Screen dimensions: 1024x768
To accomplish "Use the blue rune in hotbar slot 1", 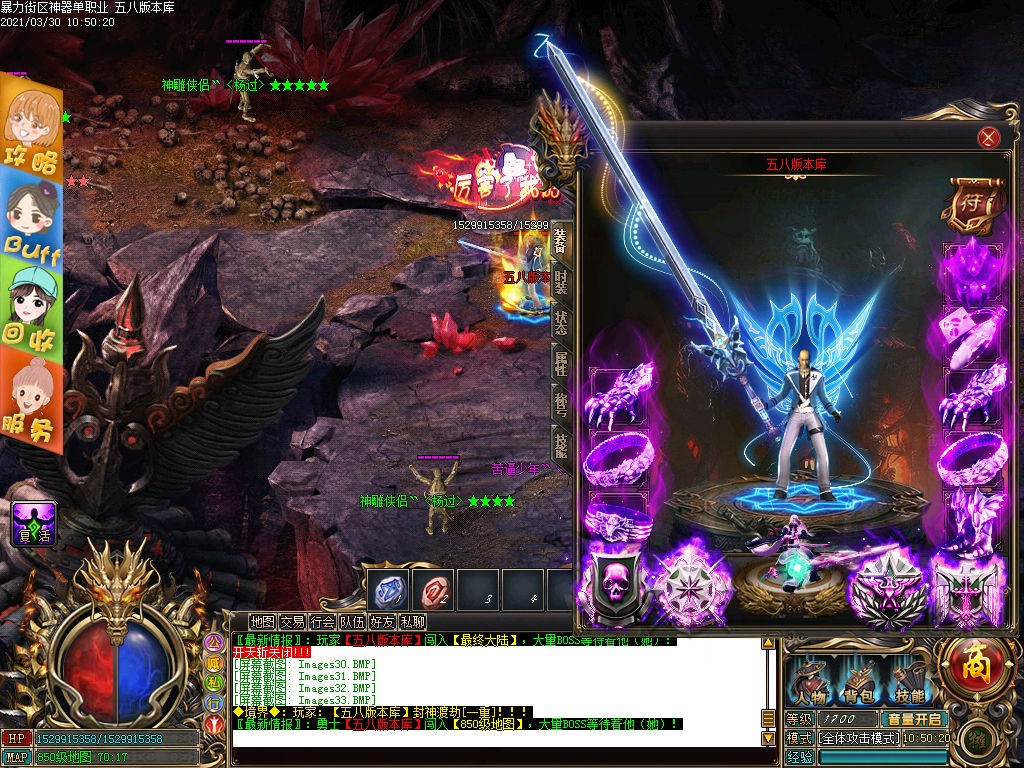I will click(x=389, y=591).
